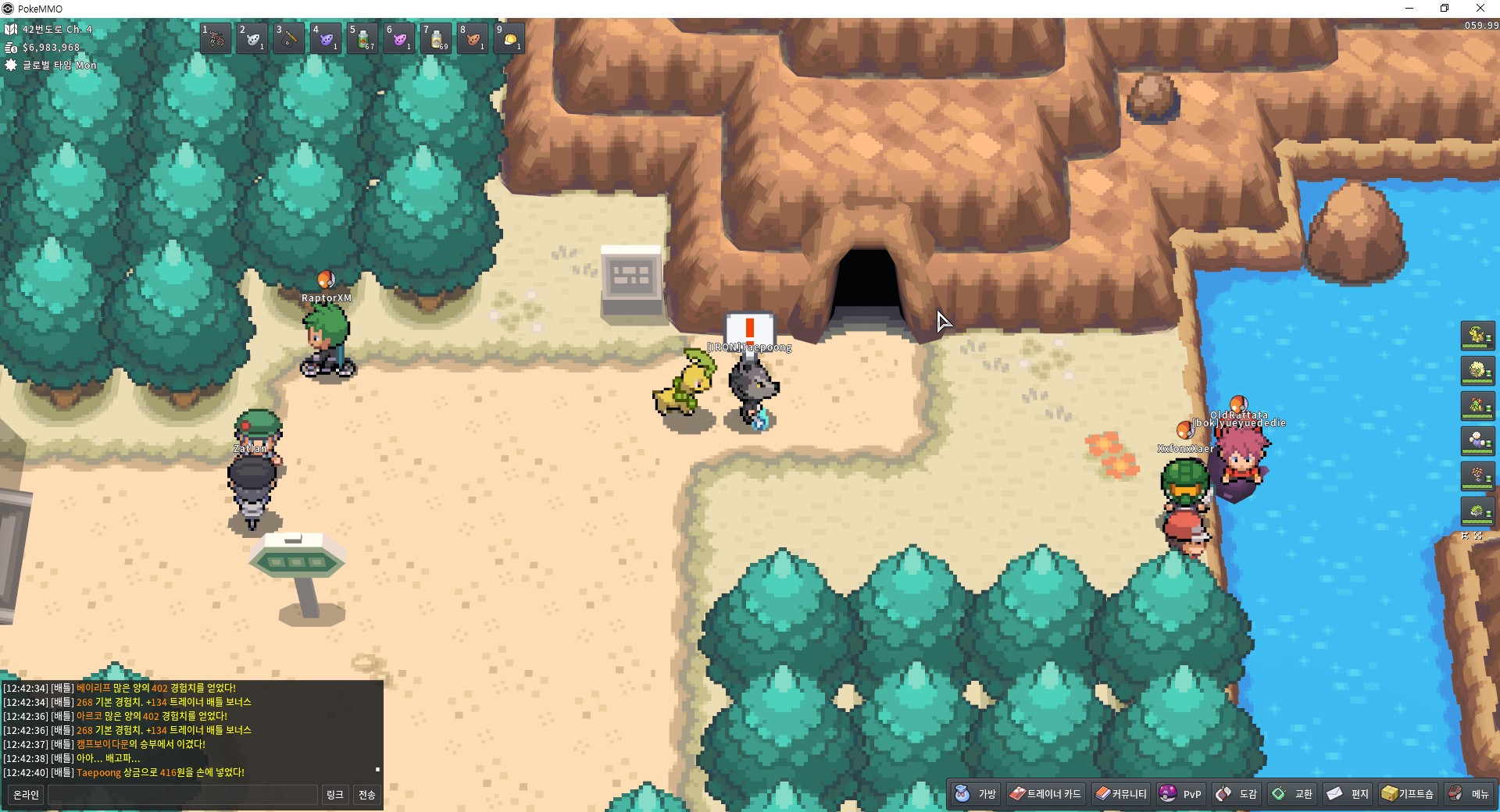Select the yellow item in hotbar slot 9

tap(509, 37)
